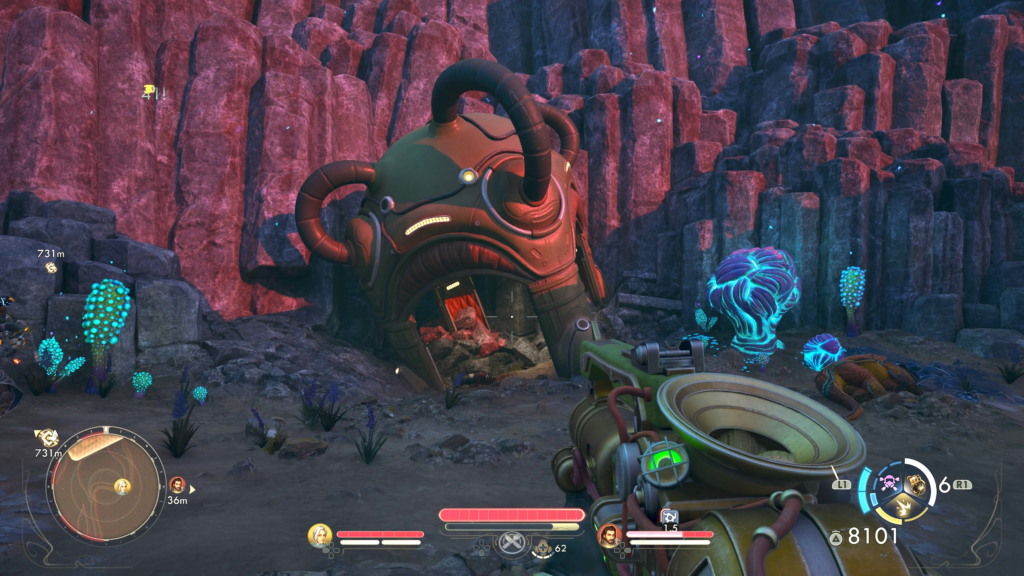Viewport: 1024px width, 576px height.
Task: Click the quest marker icon in the world at 731m
Action: tap(51, 268)
